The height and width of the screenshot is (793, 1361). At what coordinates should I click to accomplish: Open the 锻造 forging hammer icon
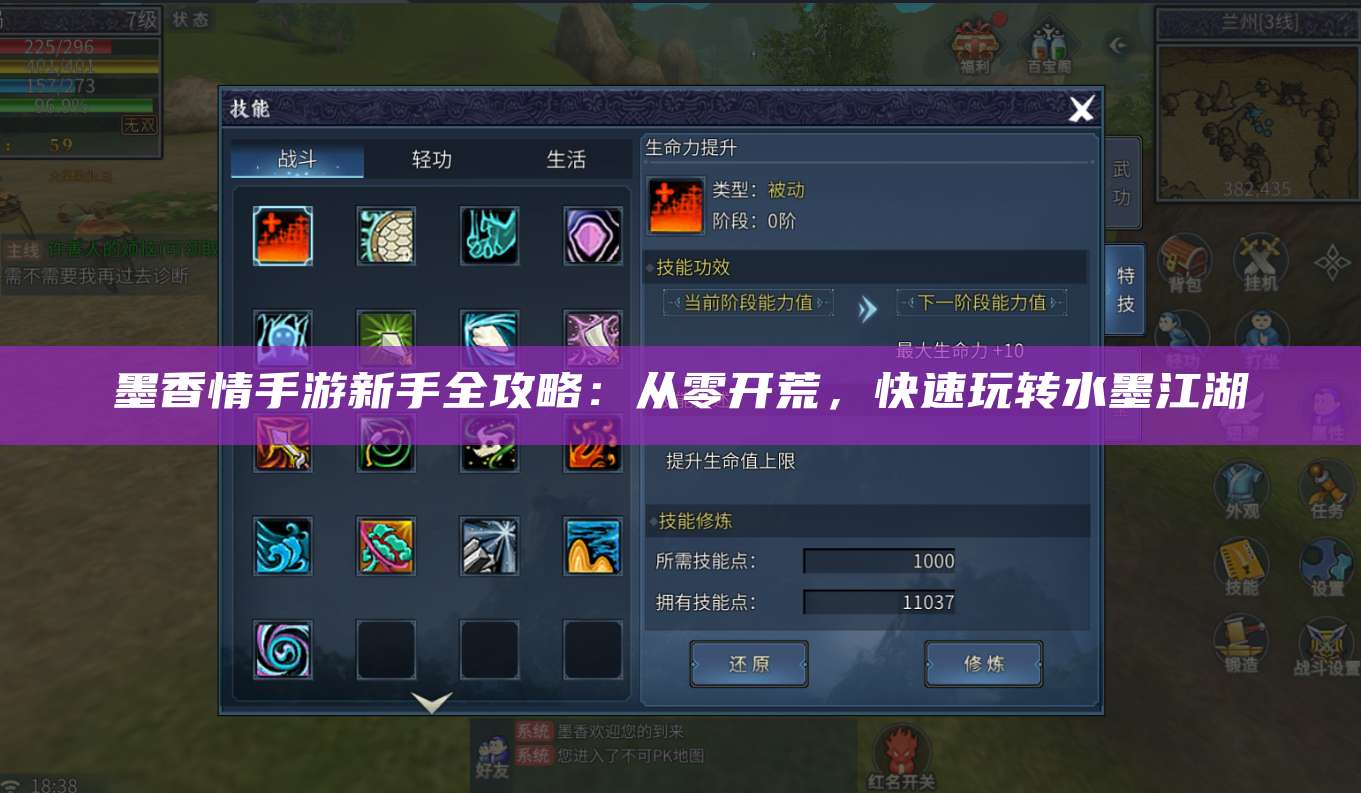point(1241,637)
